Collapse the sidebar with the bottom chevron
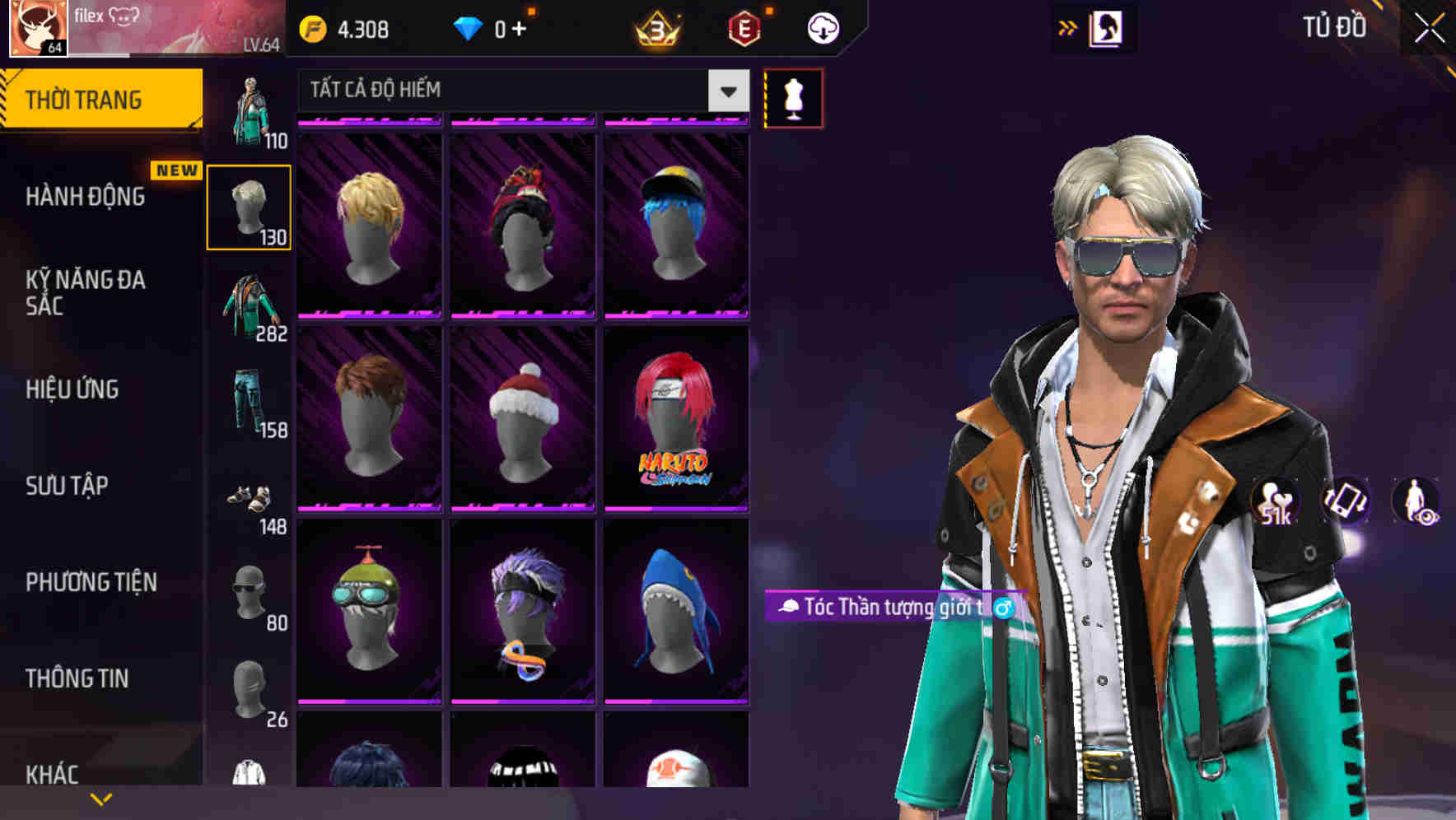The height and width of the screenshot is (820, 1456). coord(100,797)
